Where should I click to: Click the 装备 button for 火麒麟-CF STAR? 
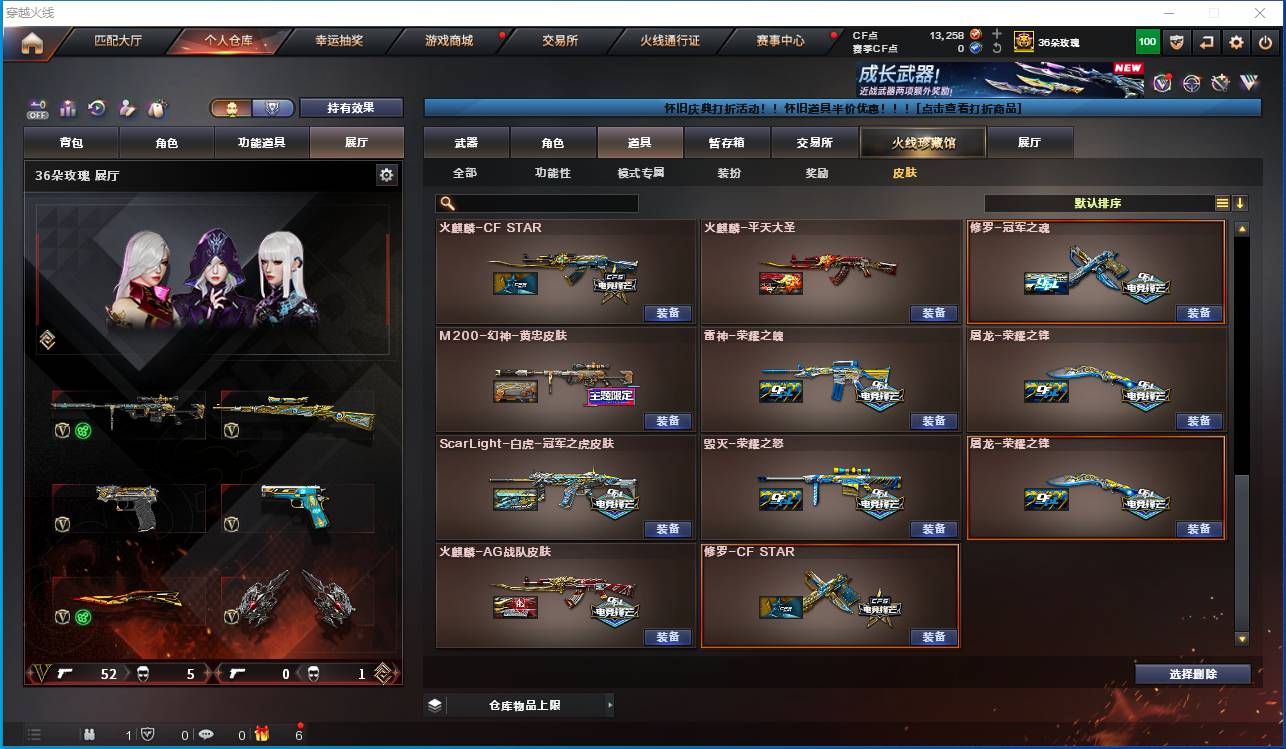(669, 313)
